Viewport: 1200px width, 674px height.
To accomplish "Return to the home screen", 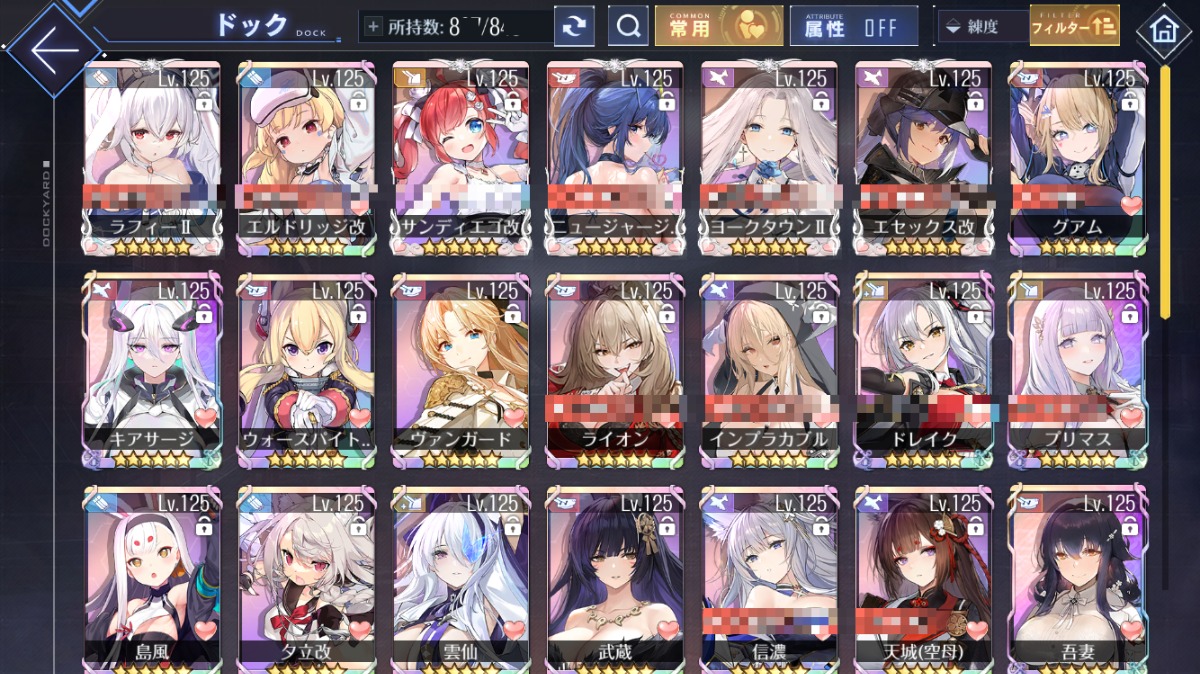I will coord(1164,28).
